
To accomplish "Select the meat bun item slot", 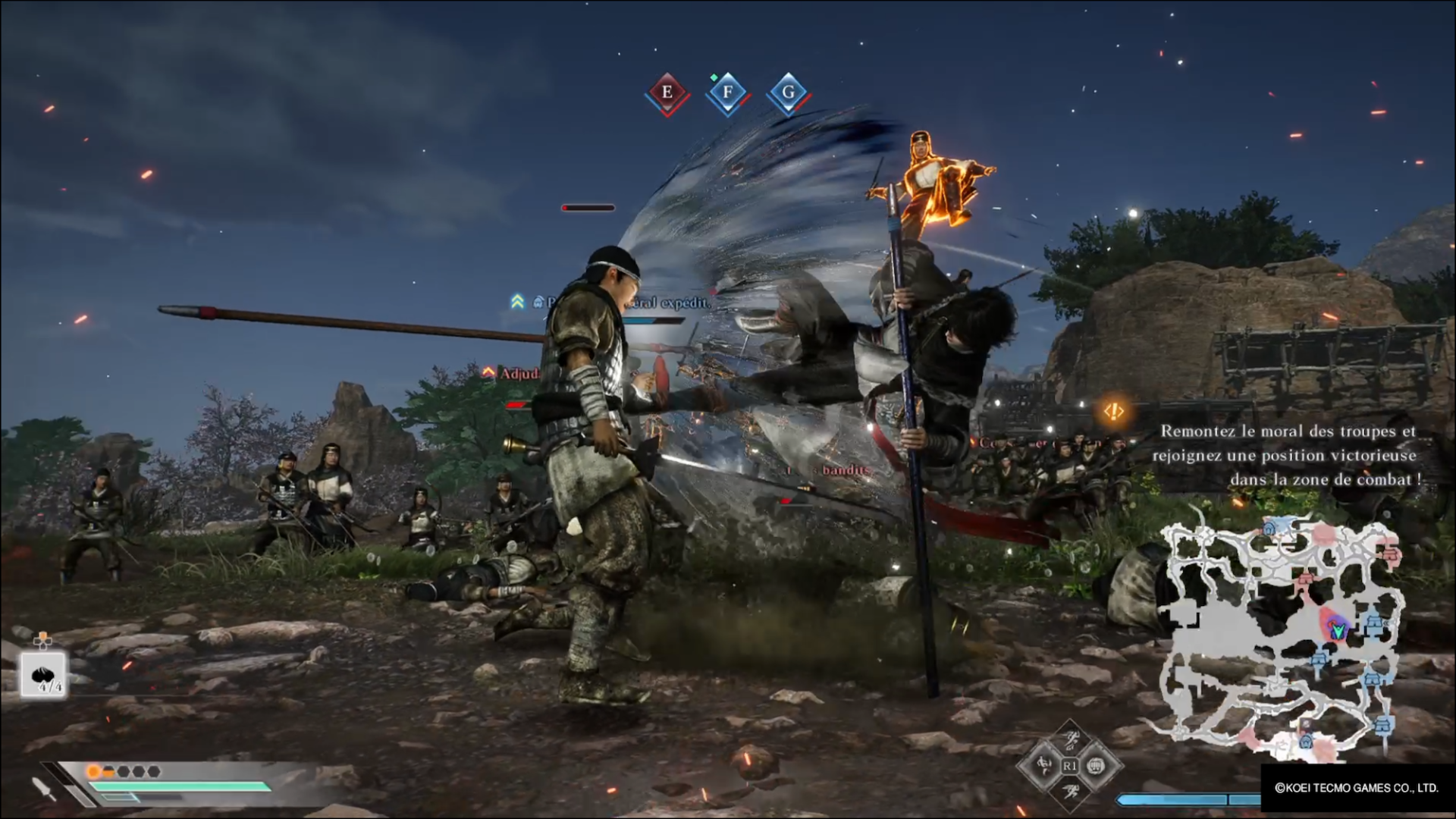I will tap(44, 674).
